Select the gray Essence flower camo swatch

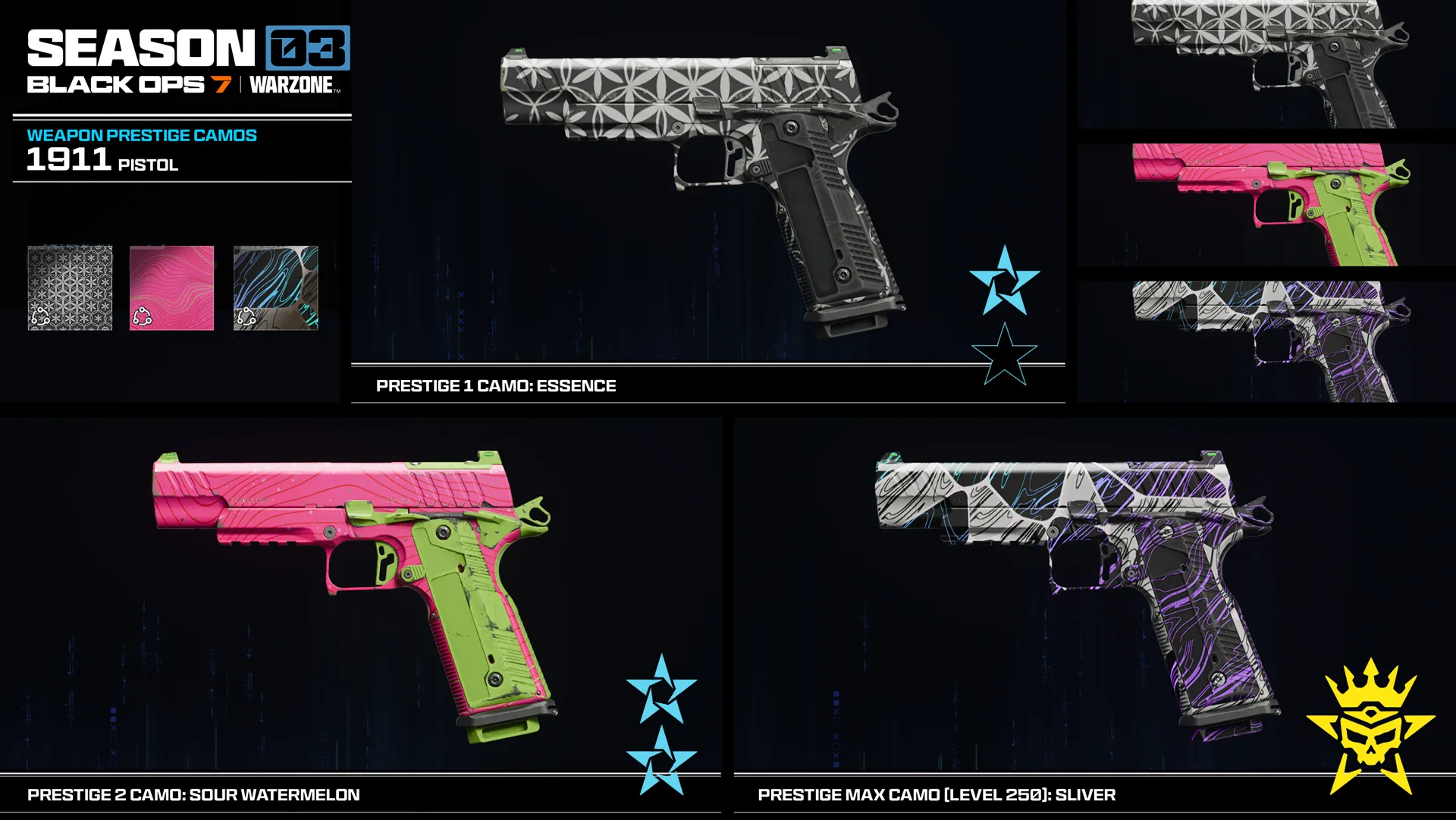(70, 287)
